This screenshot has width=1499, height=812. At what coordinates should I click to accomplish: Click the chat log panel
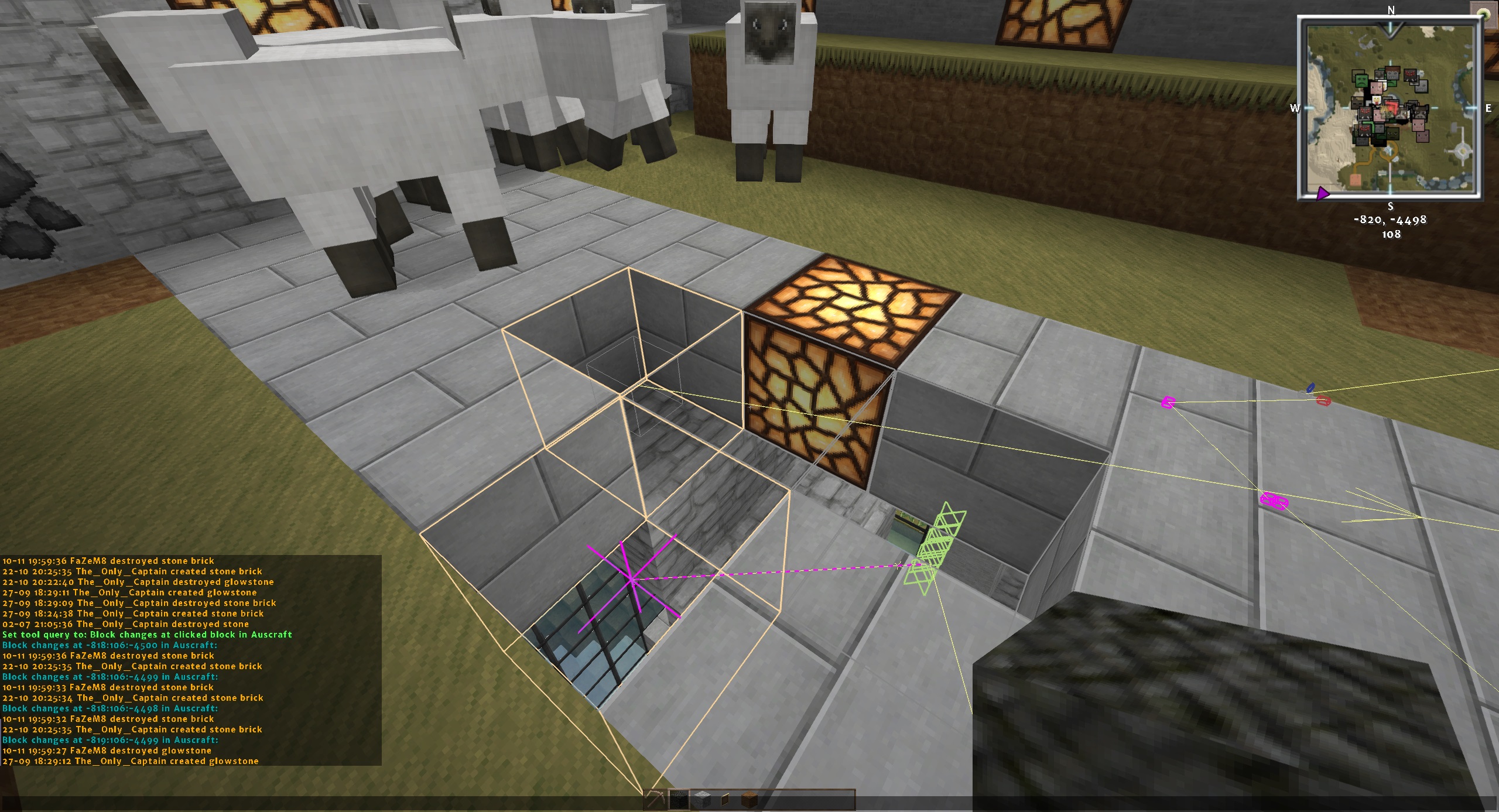coord(191,660)
